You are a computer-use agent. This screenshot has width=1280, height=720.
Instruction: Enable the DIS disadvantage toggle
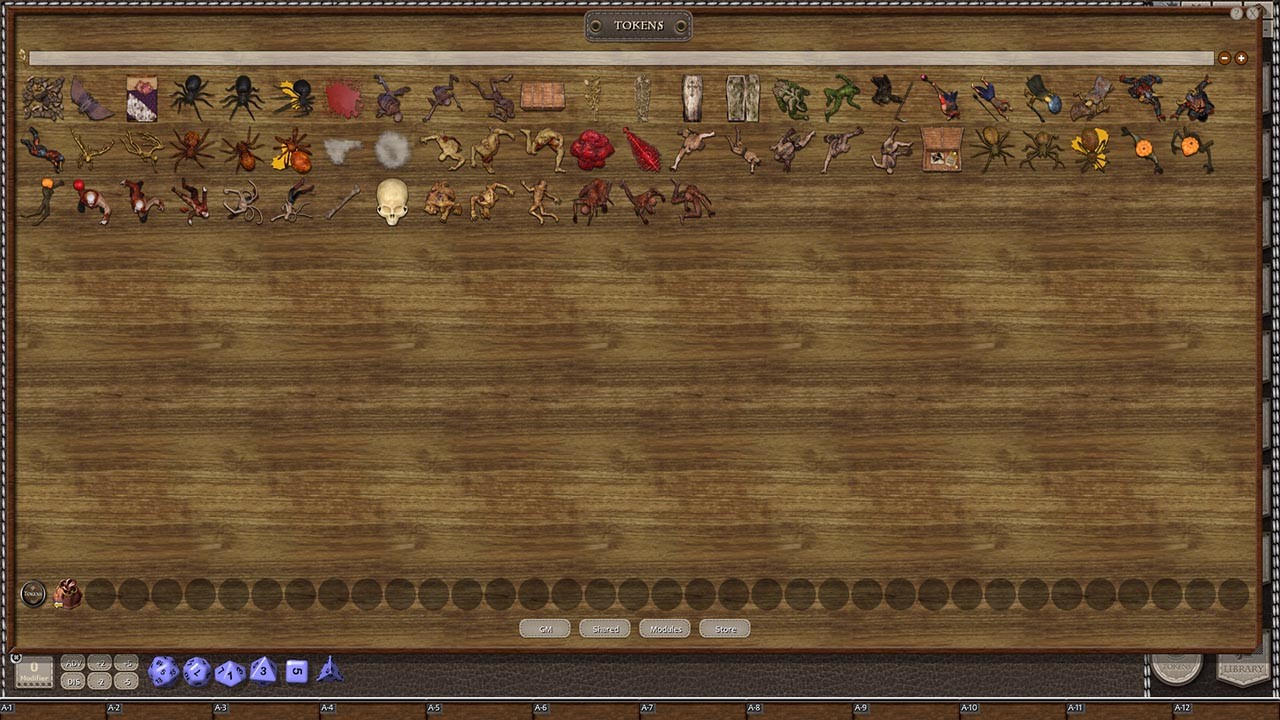tap(72, 681)
